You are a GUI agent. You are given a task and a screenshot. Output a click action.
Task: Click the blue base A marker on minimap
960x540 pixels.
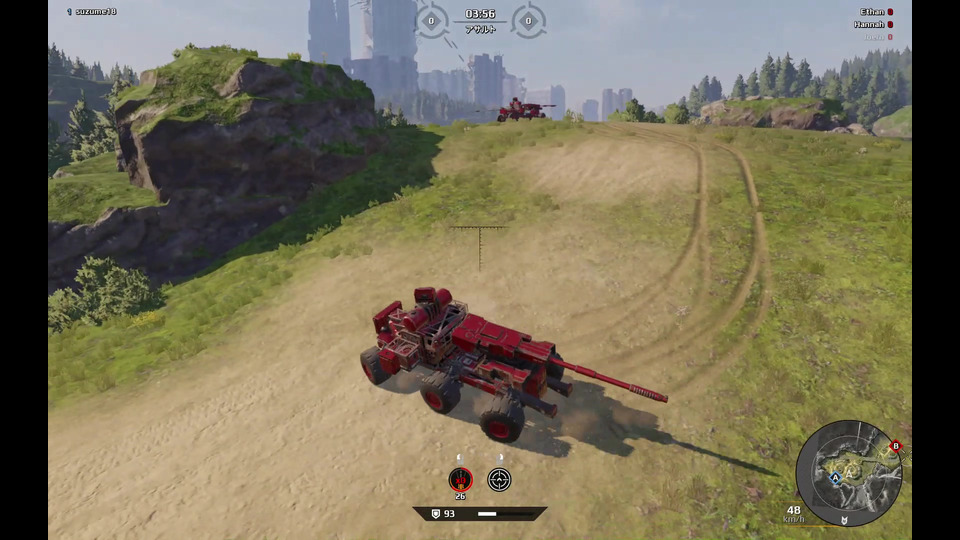pos(834,478)
